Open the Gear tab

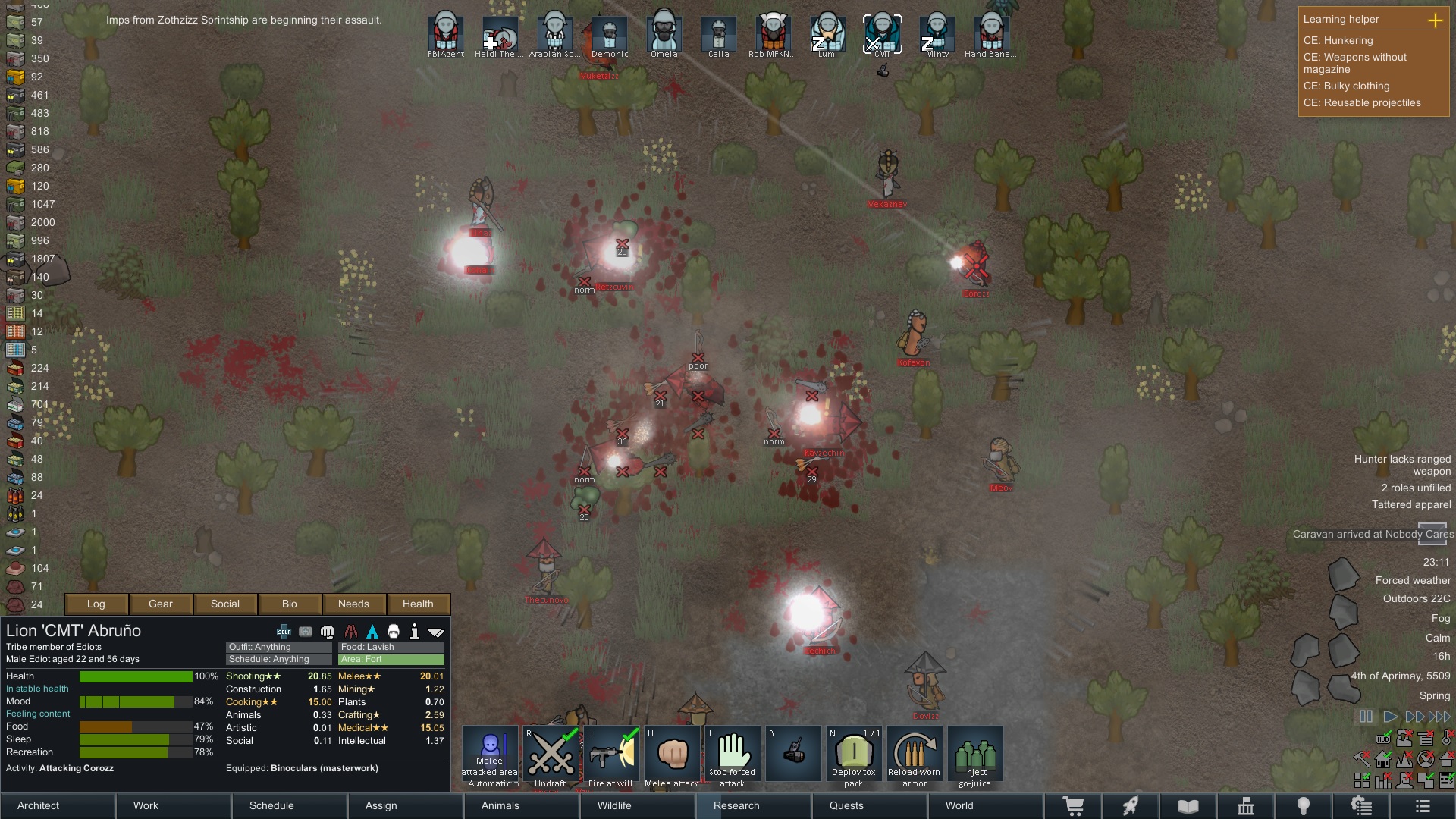point(161,604)
